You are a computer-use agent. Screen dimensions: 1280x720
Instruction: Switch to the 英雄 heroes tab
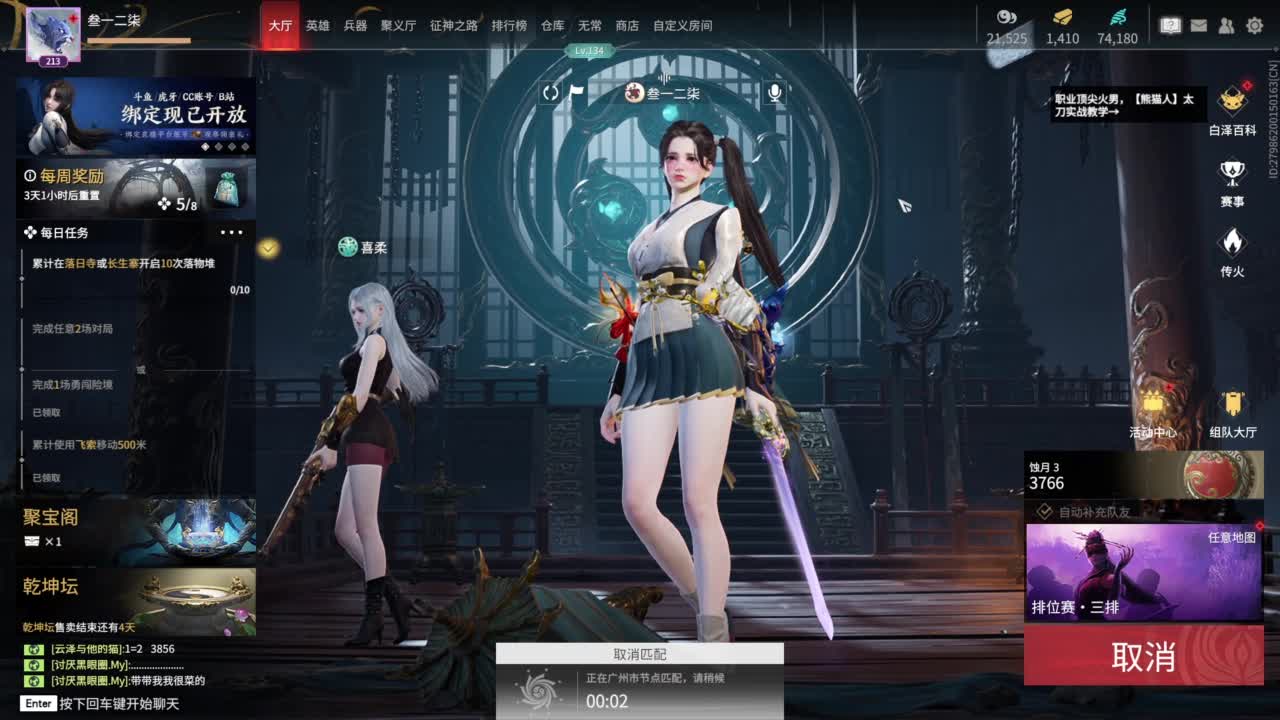[x=318, y=26]
